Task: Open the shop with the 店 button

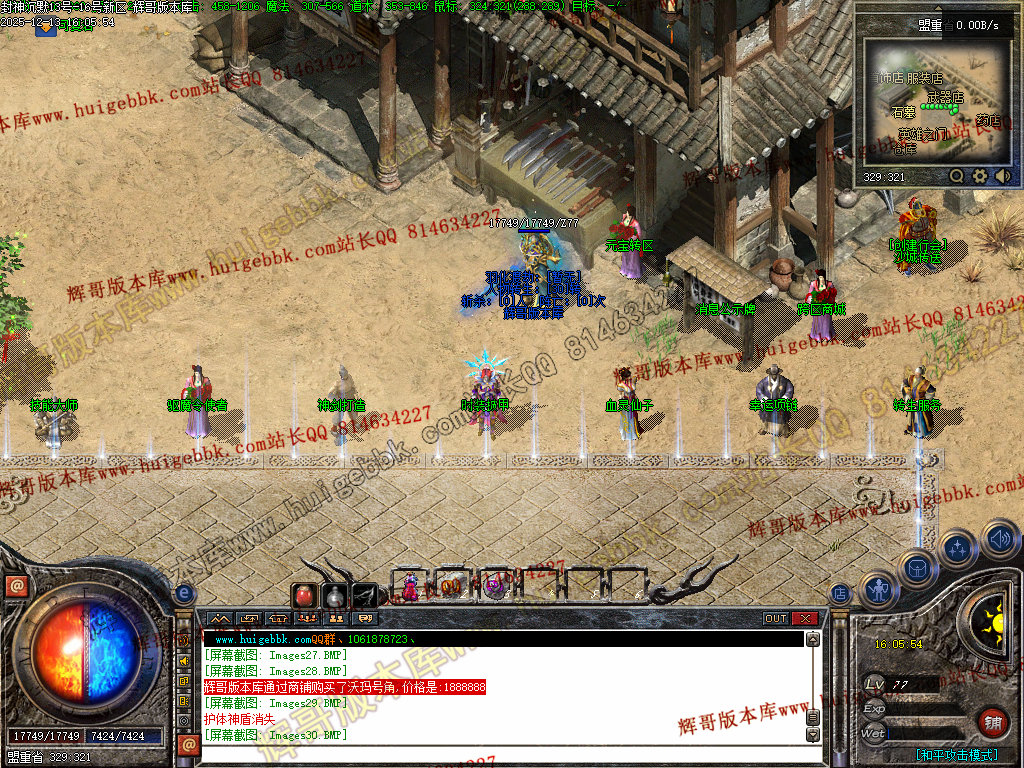Action: click(x=841, y=594)
